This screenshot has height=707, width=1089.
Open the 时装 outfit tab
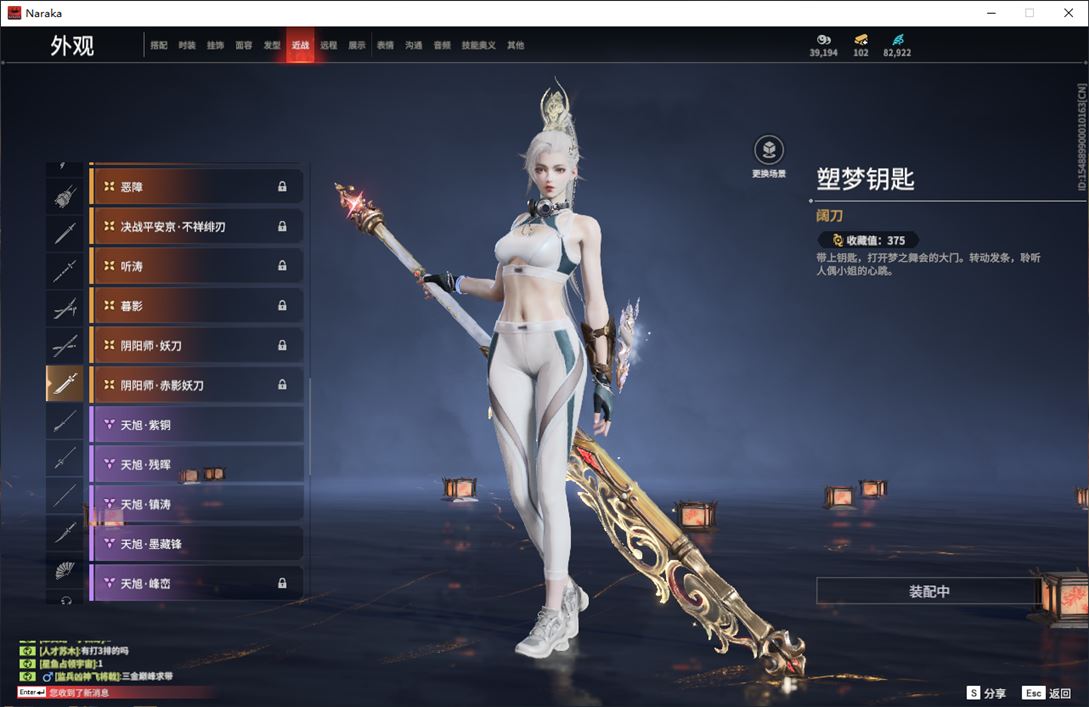187,46
